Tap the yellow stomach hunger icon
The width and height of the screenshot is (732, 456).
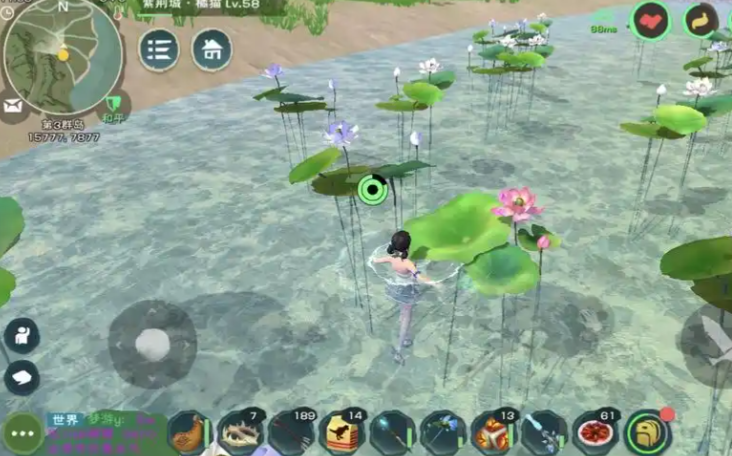[x=701, y=20]
